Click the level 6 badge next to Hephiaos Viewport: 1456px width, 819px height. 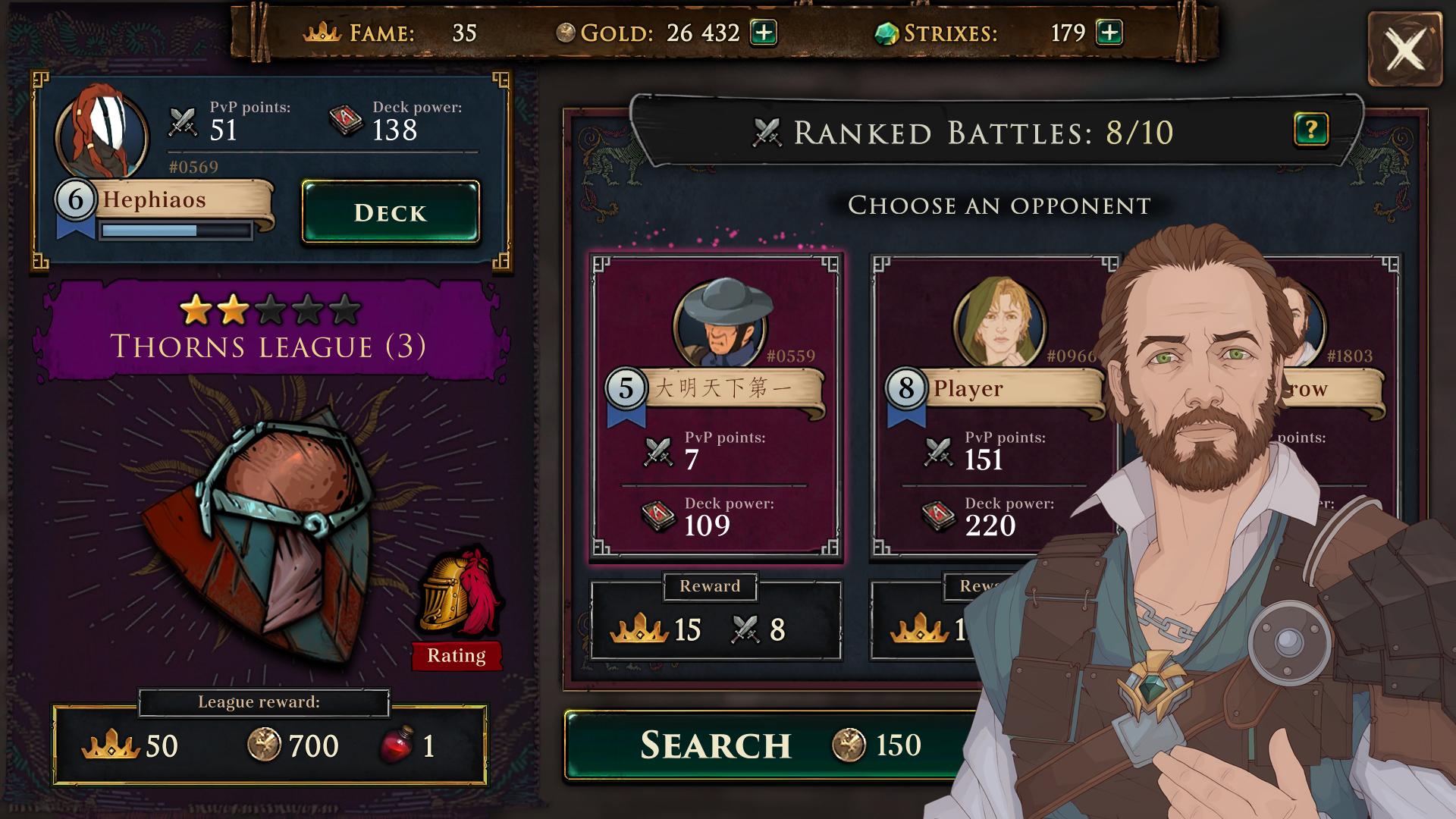click(x=76, y=199)
